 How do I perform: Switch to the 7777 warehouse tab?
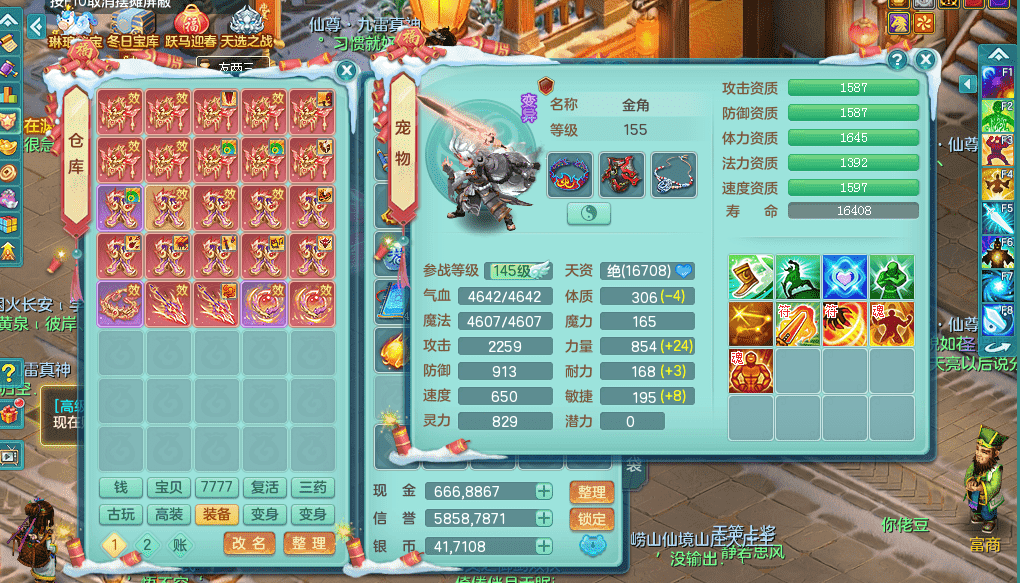coord(216,488)
